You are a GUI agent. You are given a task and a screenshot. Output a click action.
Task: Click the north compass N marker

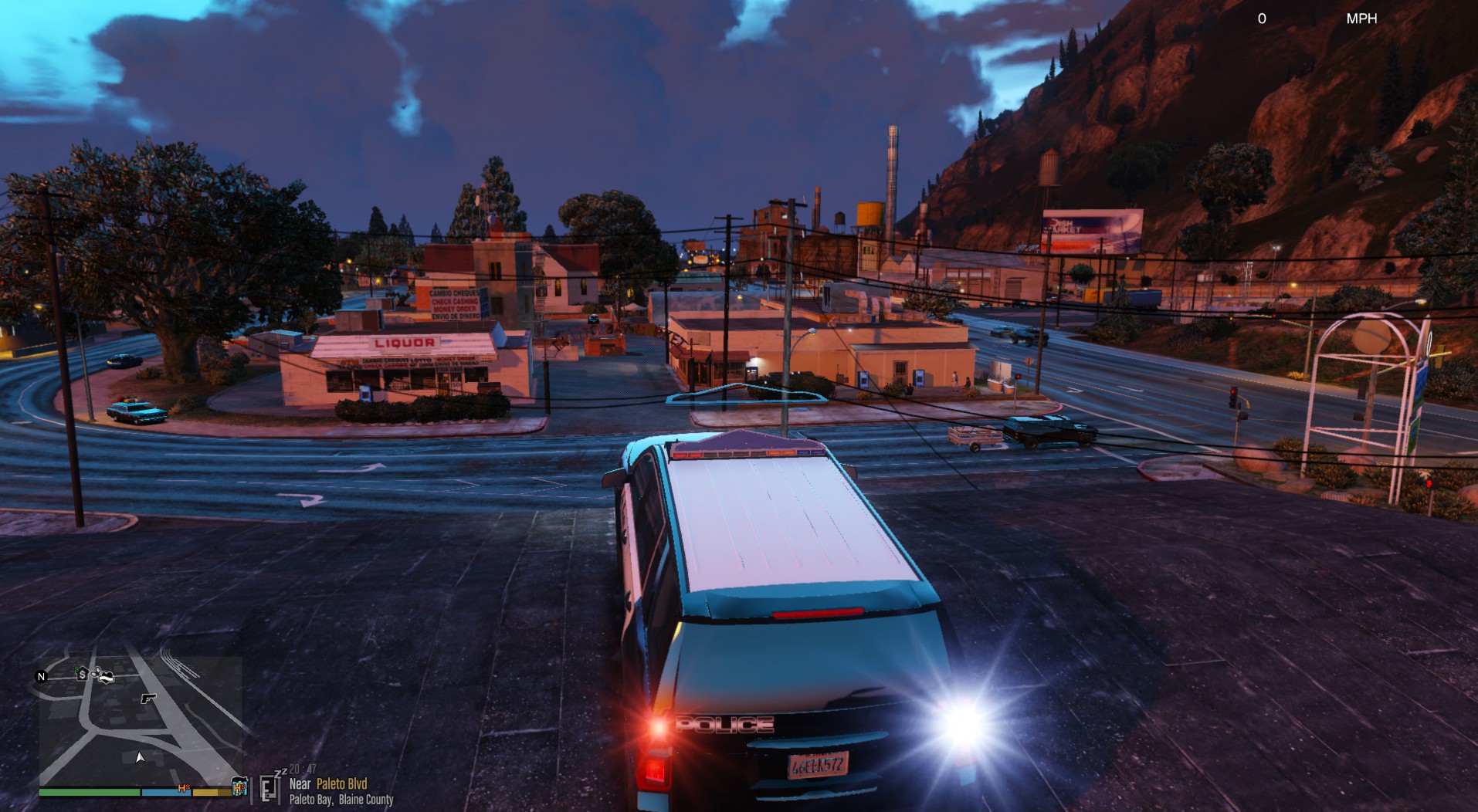42,677
